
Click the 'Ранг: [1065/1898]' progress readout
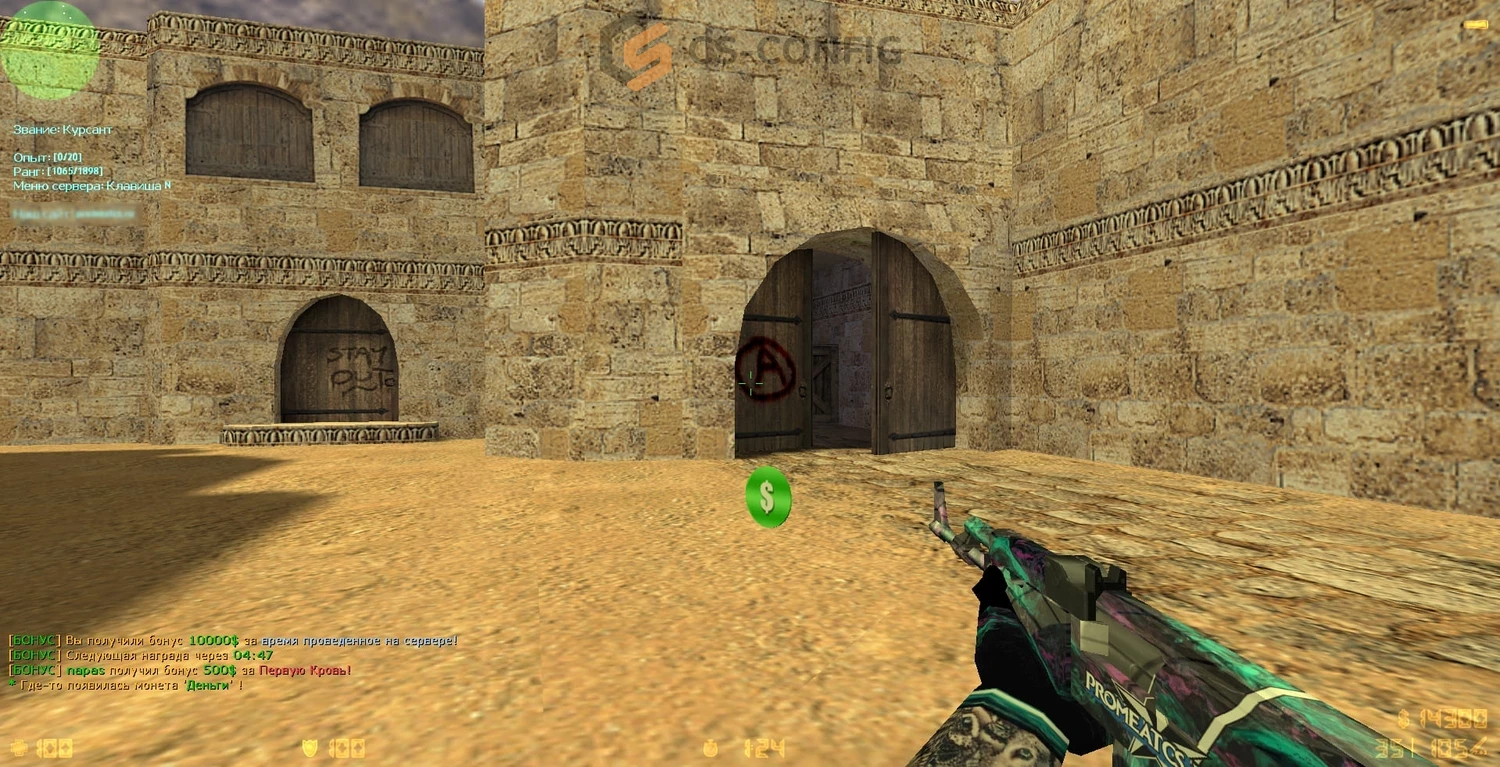point(58,171)
